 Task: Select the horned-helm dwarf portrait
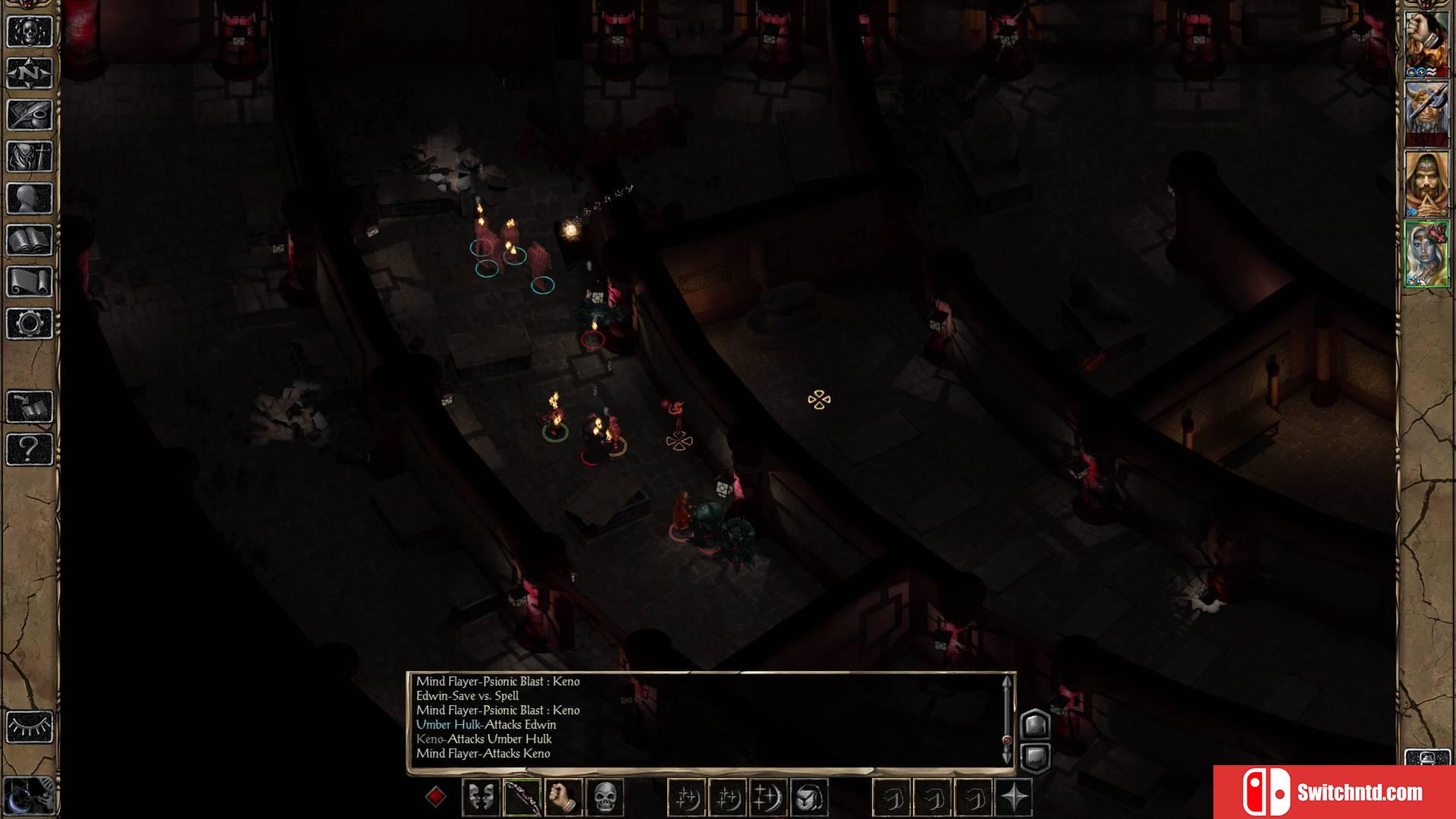pos(1426,112)
